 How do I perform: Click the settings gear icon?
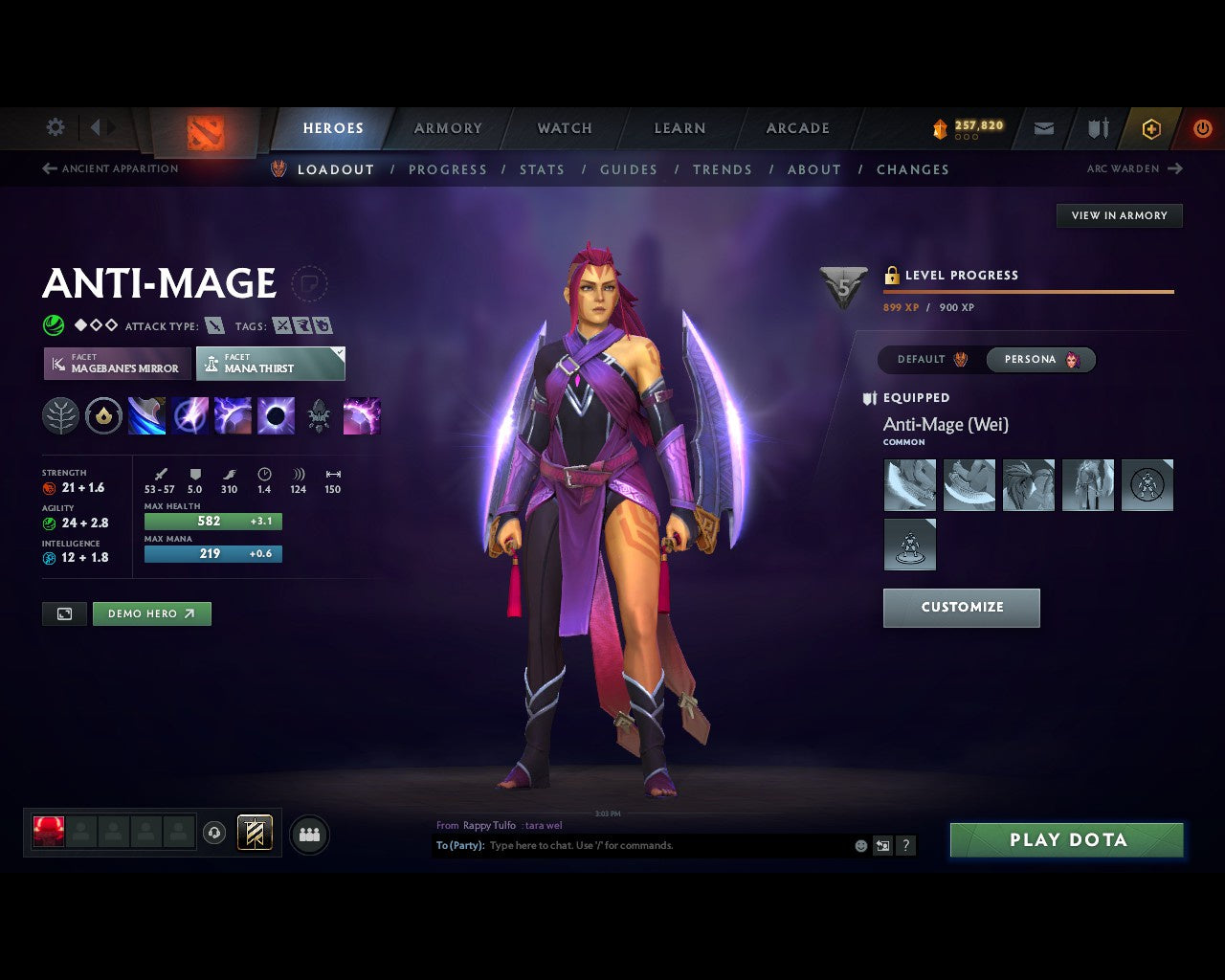pos(55,127)
